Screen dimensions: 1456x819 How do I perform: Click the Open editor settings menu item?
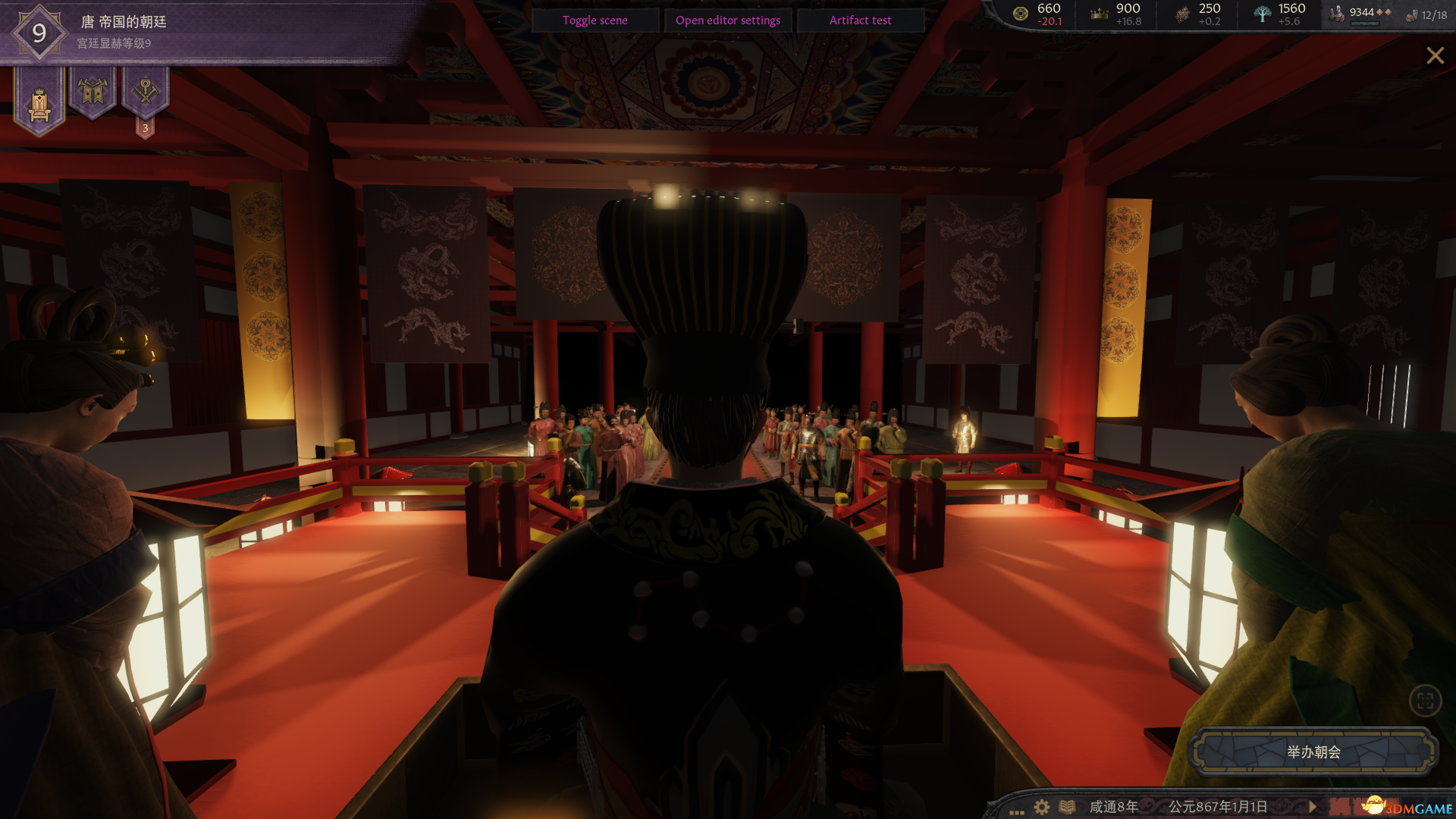(x=727, y=20)
